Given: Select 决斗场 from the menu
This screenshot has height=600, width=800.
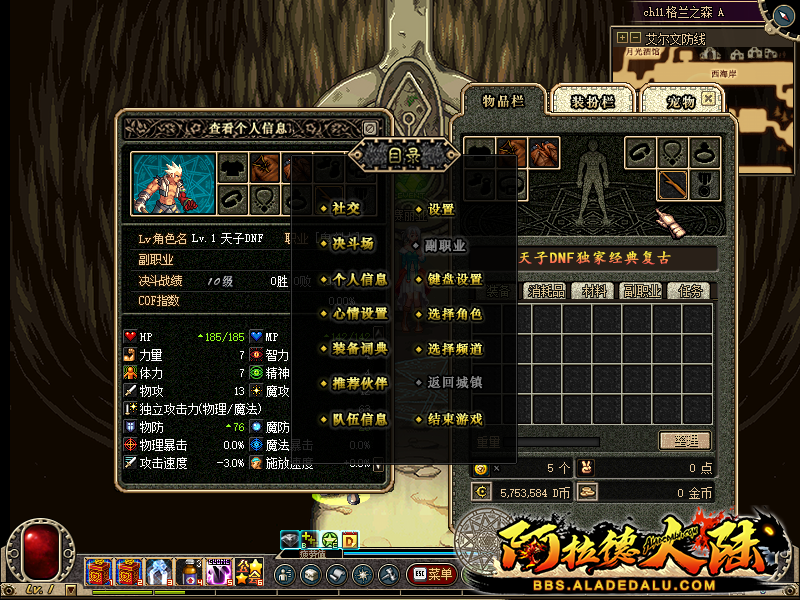Looking at the screenshot, I should coord(352,244).
